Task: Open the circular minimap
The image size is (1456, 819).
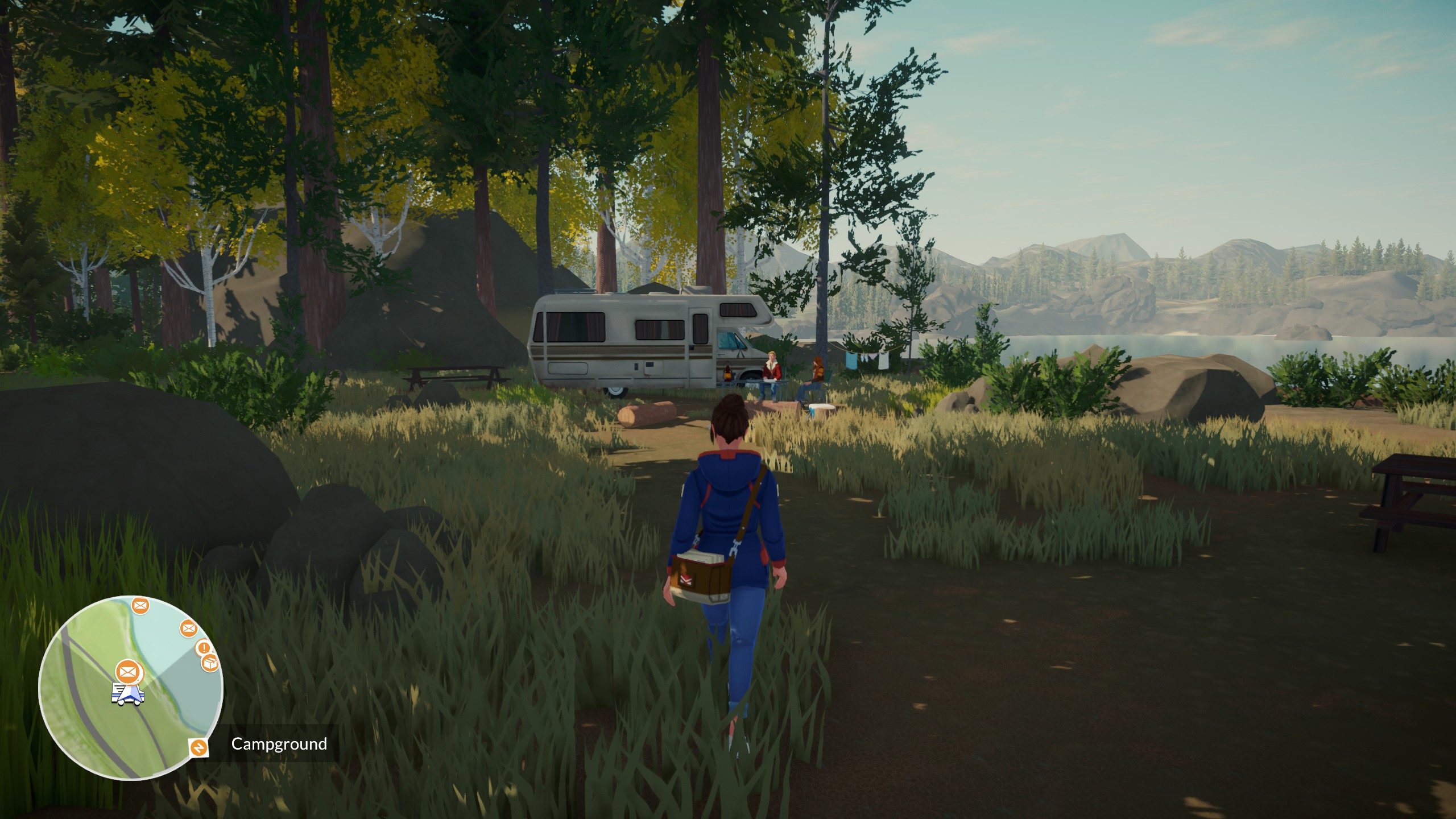Action: (131, 687)
